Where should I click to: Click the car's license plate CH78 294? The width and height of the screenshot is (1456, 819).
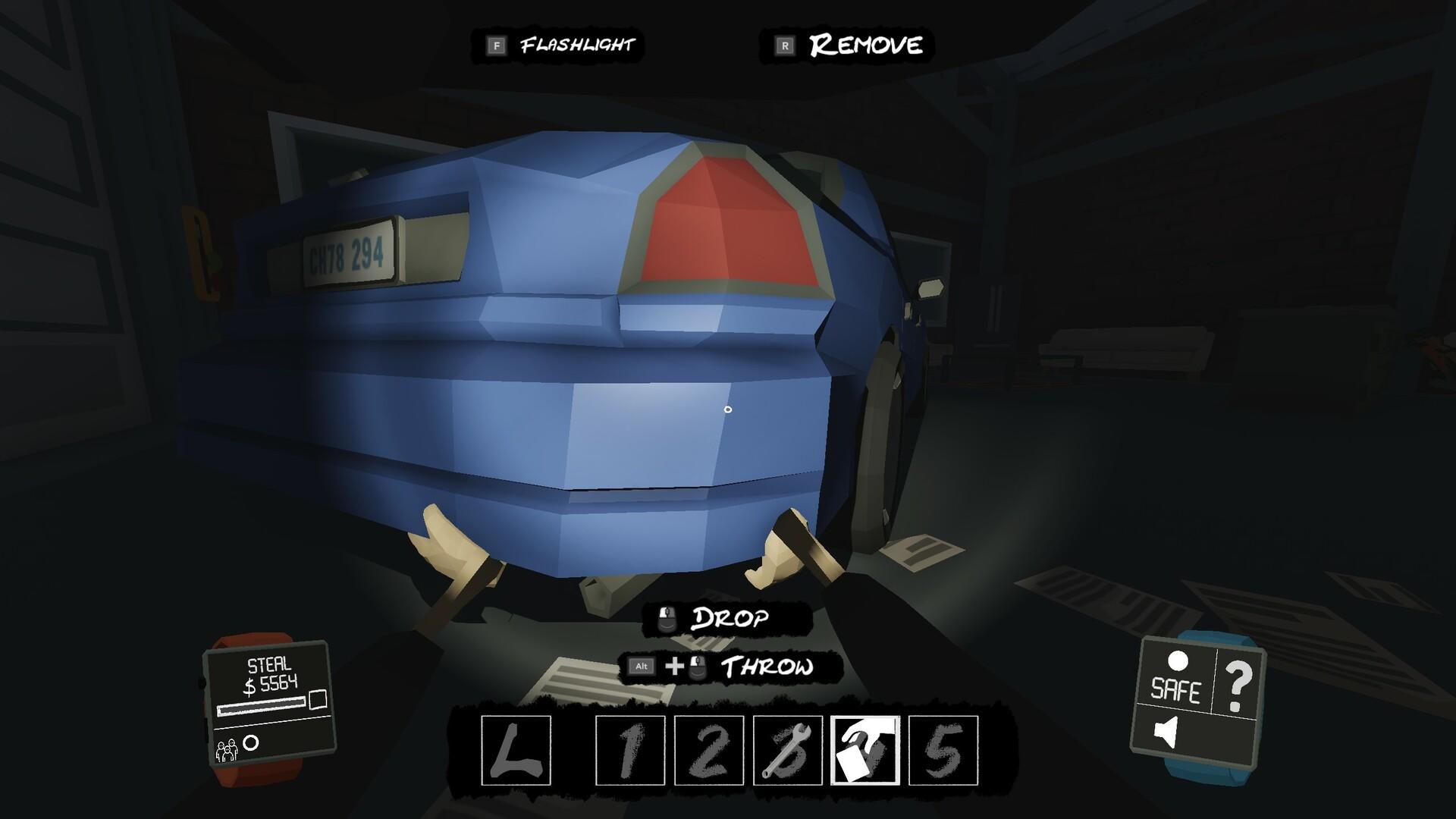(x=350, y=251)
